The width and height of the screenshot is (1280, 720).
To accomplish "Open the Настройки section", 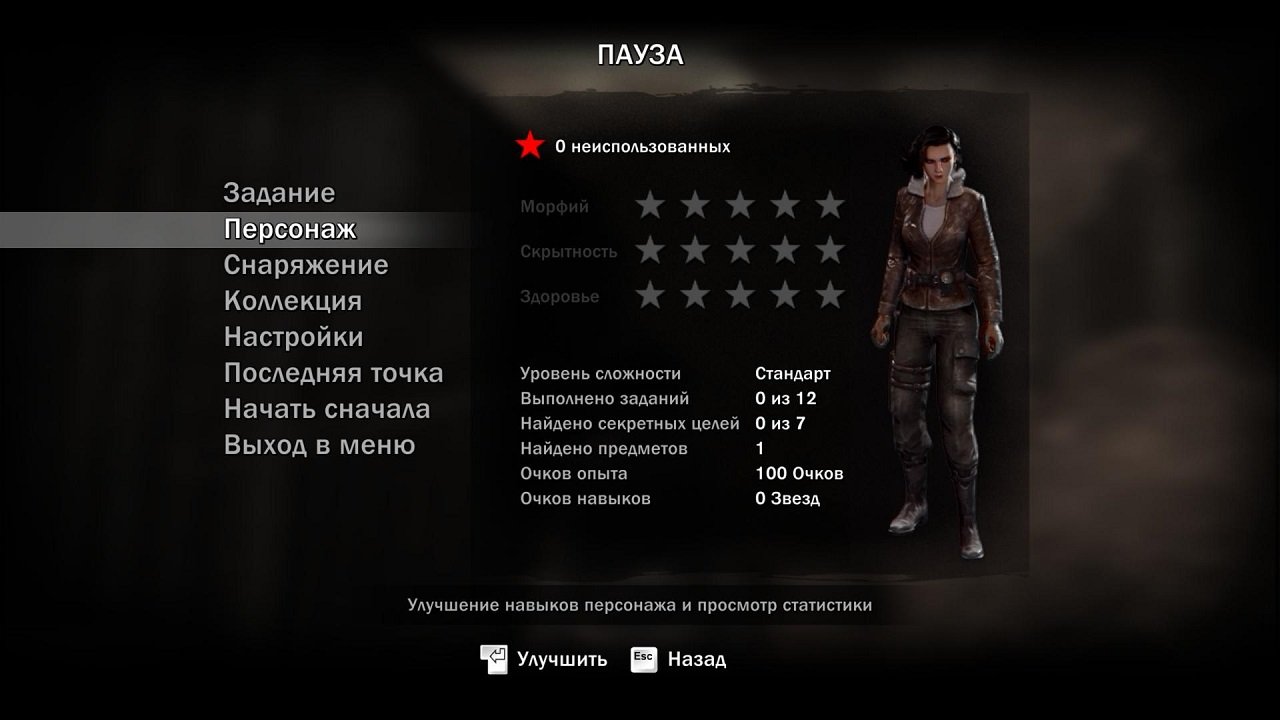I will tap(294, 337).
